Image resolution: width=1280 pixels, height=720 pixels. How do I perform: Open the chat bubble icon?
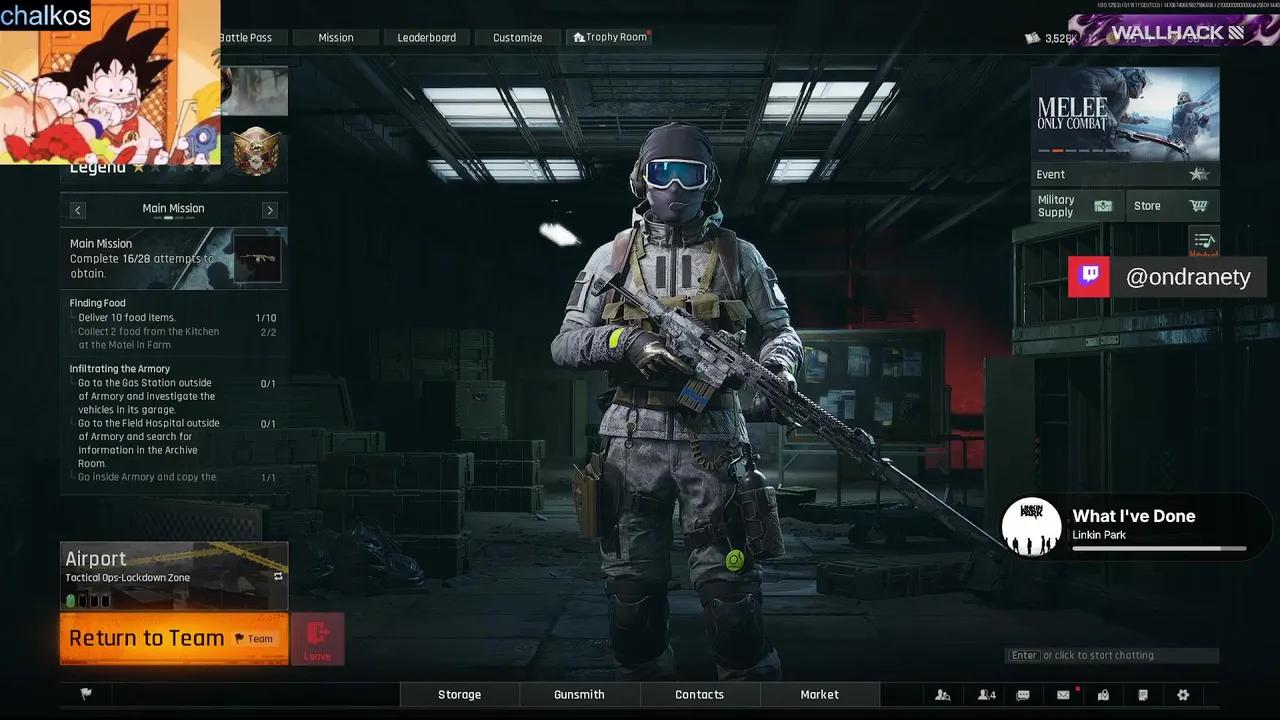coord(1022,694)
